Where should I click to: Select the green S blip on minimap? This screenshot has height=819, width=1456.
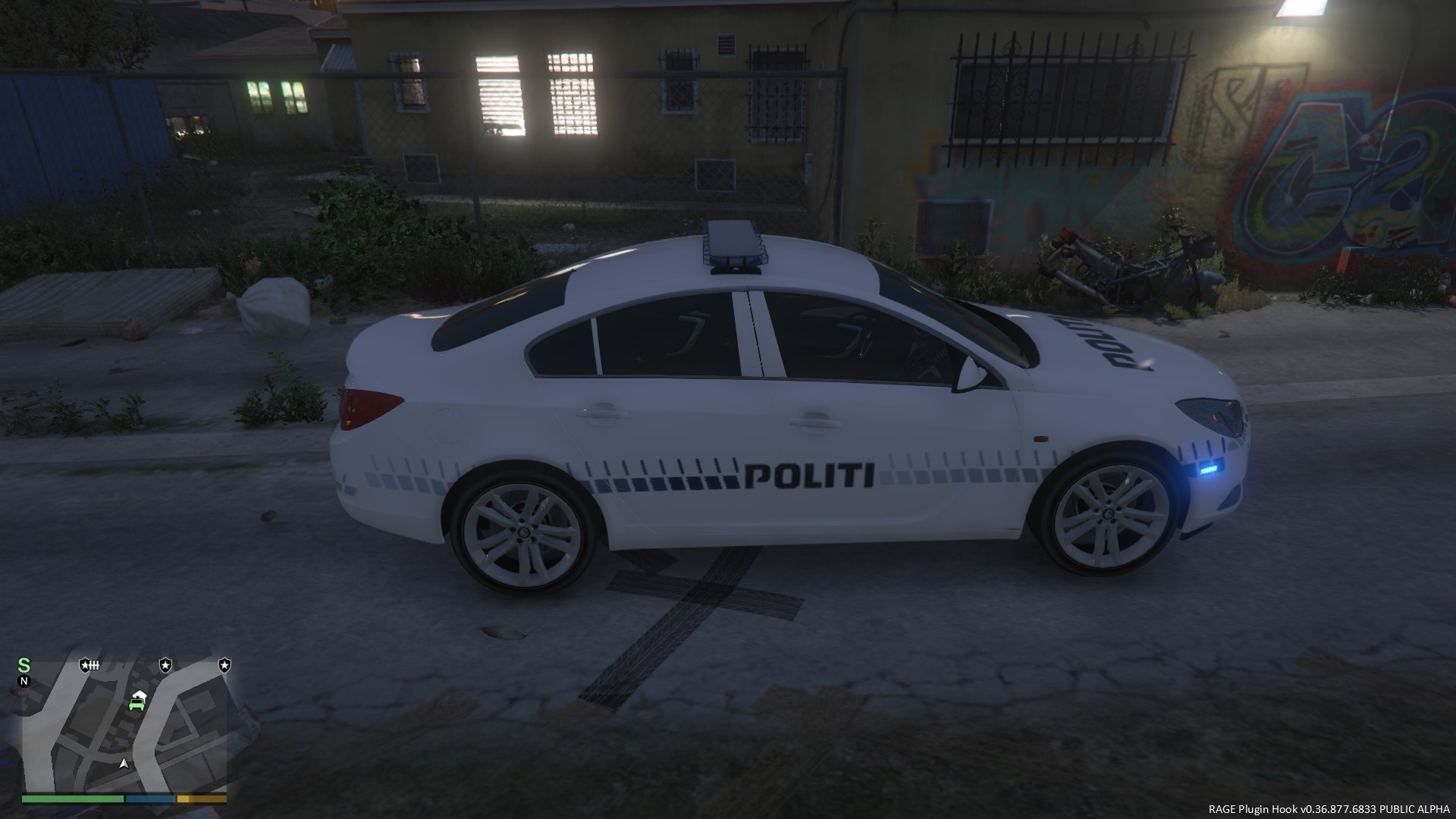pyautogui.click(x=24, y=666)
